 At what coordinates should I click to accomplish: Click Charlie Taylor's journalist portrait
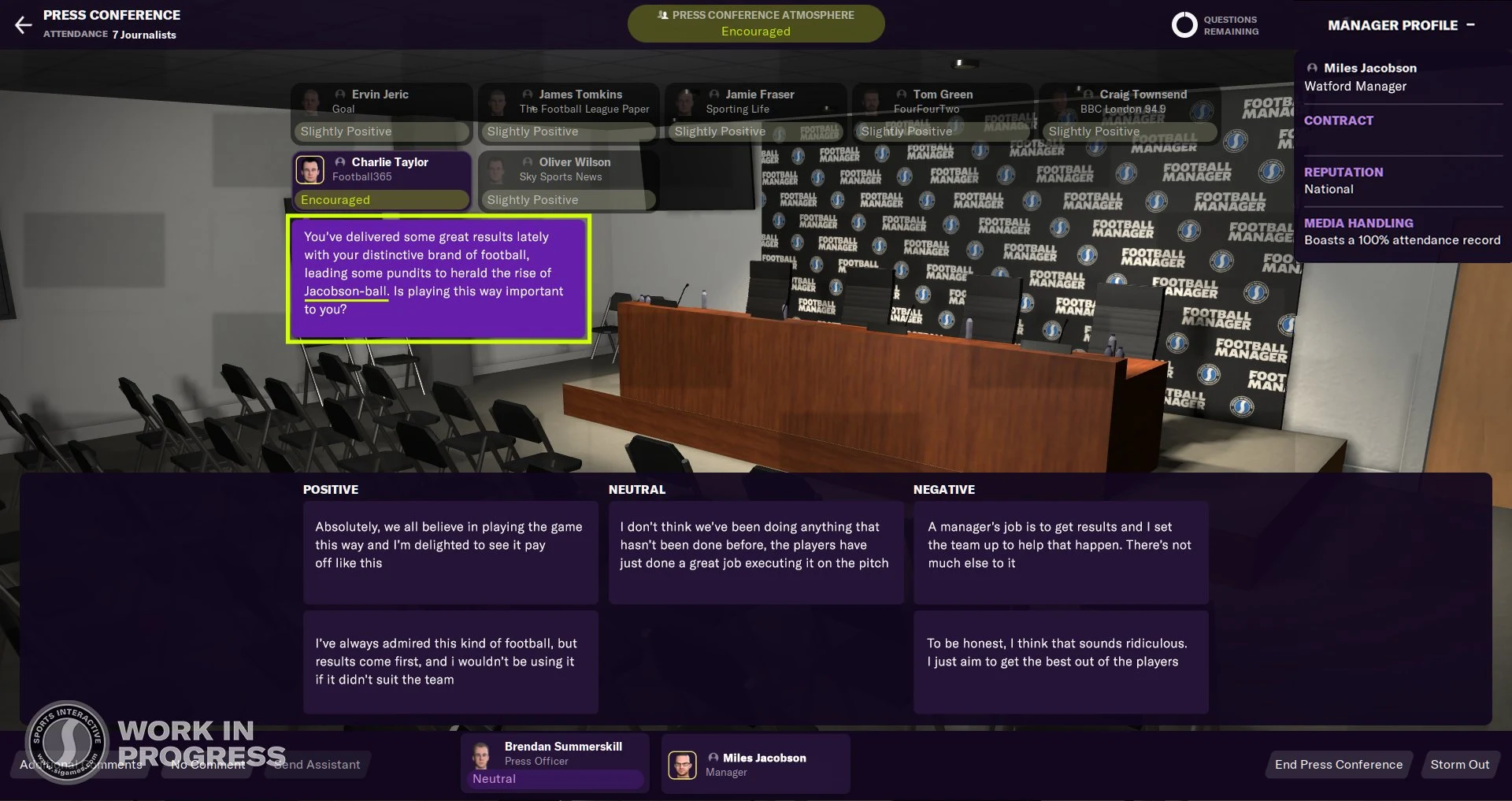[310, 169]
